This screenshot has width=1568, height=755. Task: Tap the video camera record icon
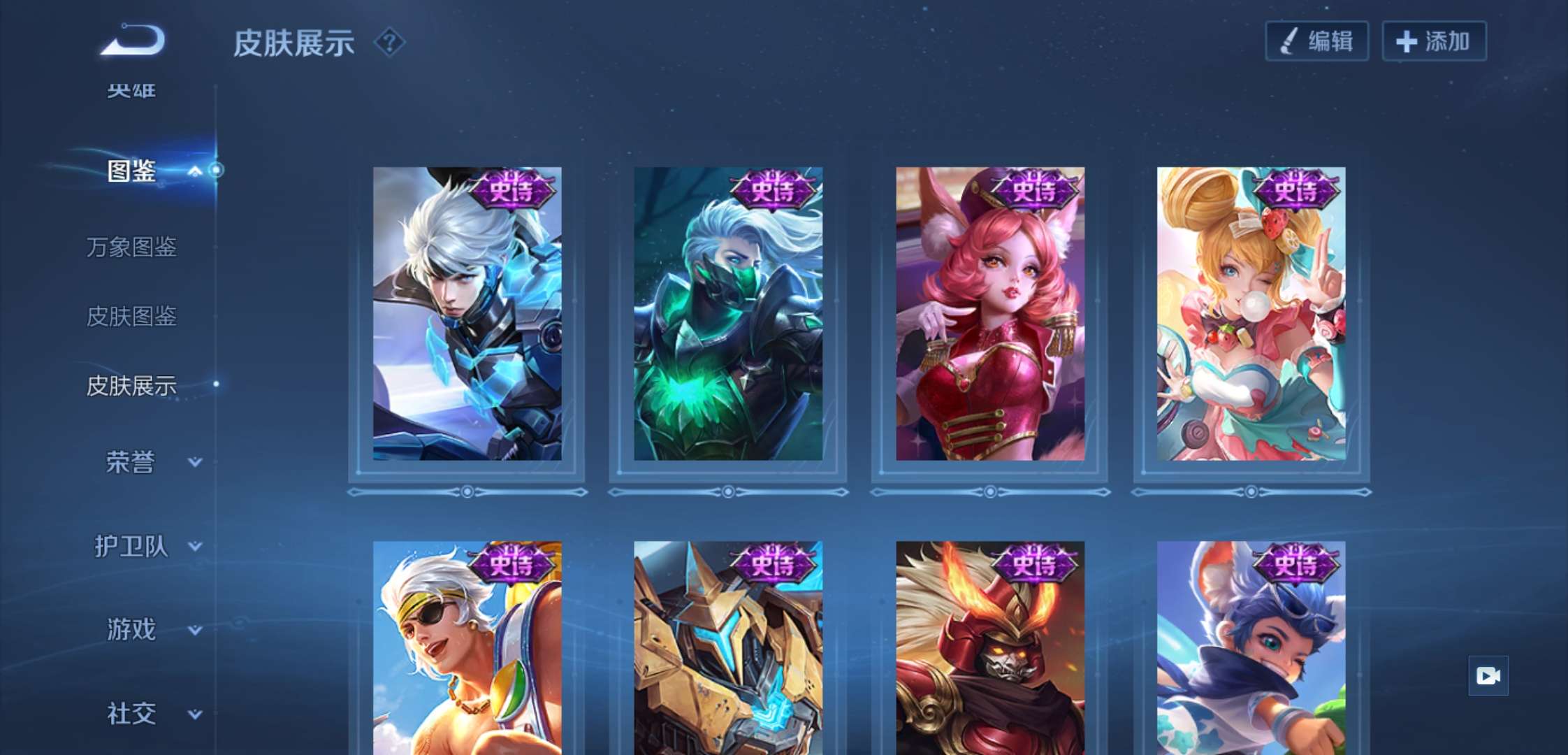(x=1488, y=676)
